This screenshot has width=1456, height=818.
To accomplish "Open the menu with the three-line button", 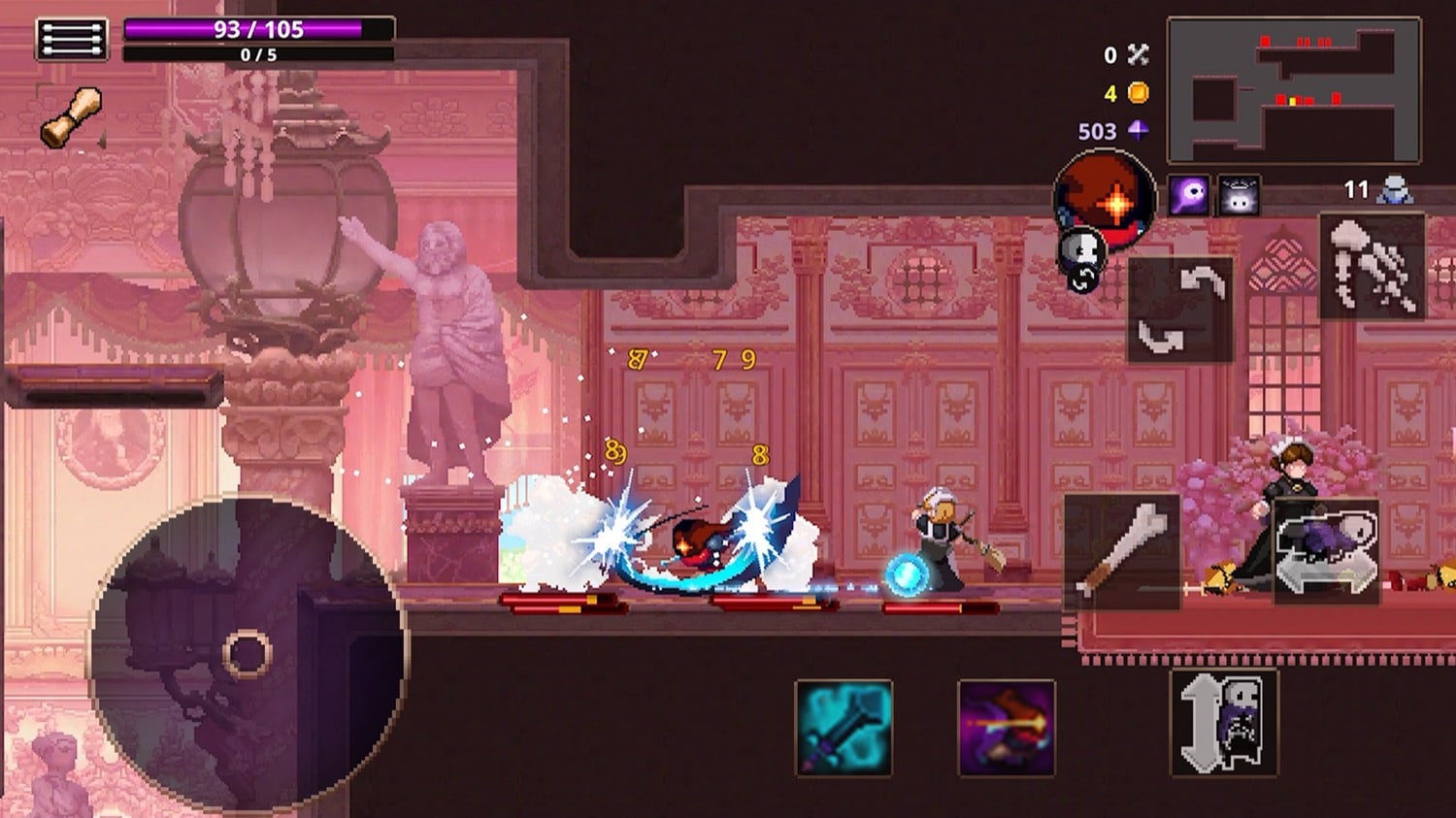I will [72, 40].
